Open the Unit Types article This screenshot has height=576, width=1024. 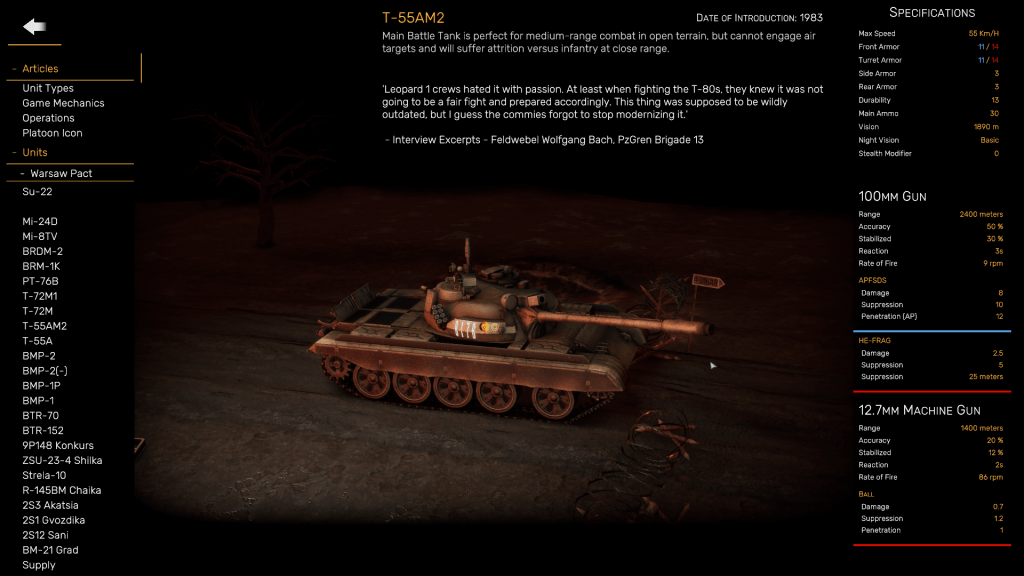click(48, 88)
